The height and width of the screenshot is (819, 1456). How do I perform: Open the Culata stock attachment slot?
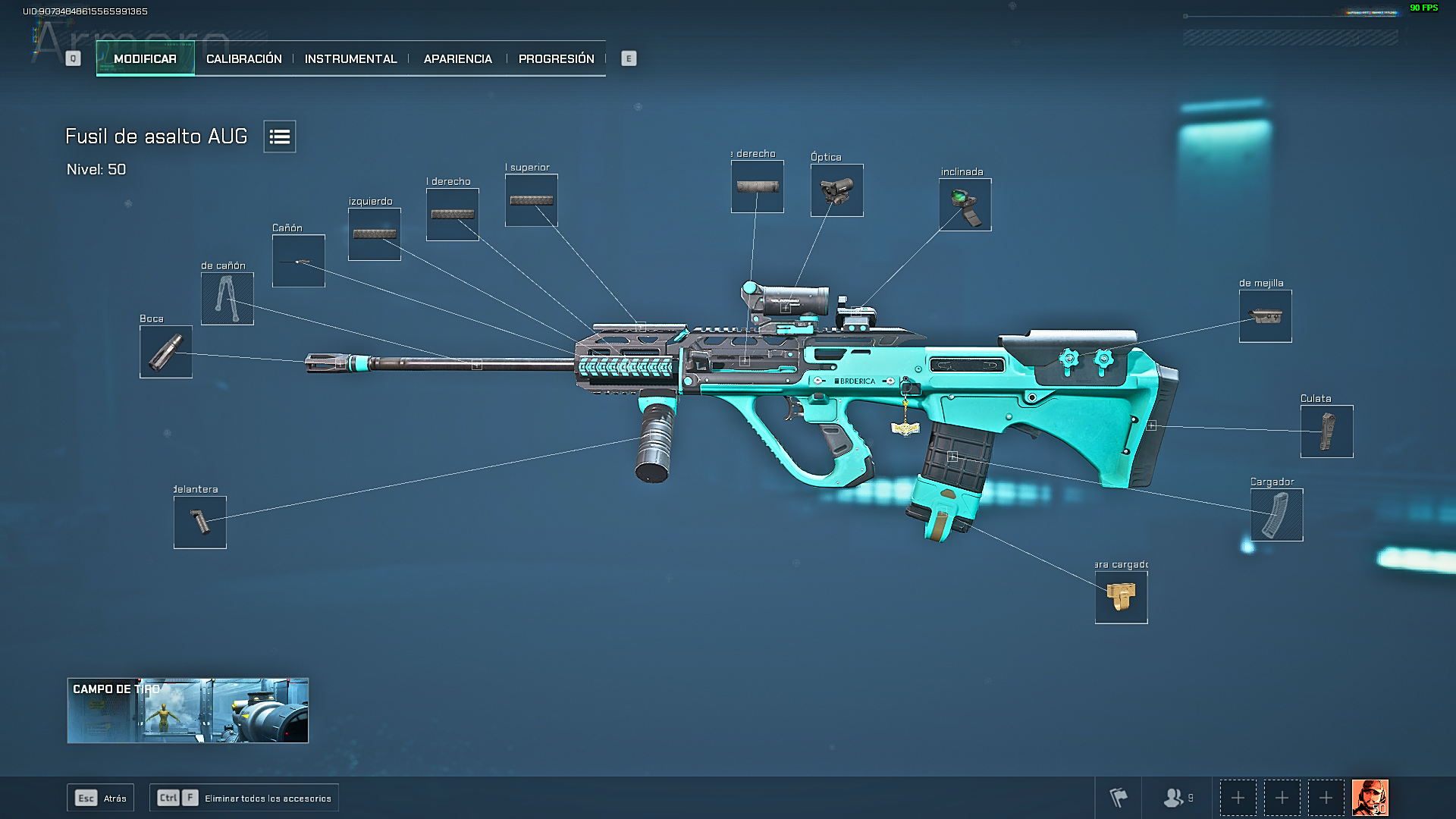click(x=1326, y=431)
